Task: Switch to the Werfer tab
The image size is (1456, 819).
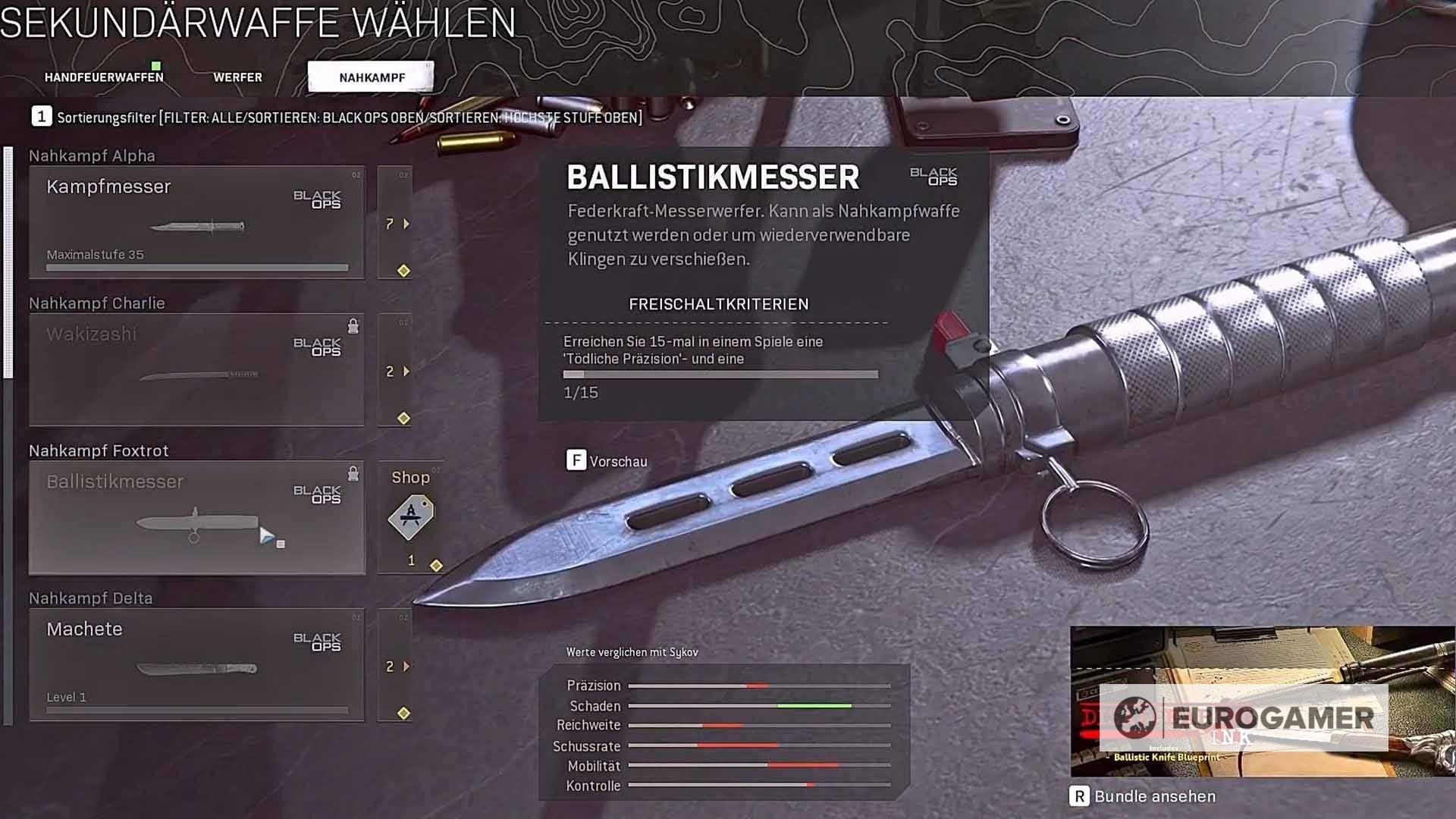Action: (237, 77)
